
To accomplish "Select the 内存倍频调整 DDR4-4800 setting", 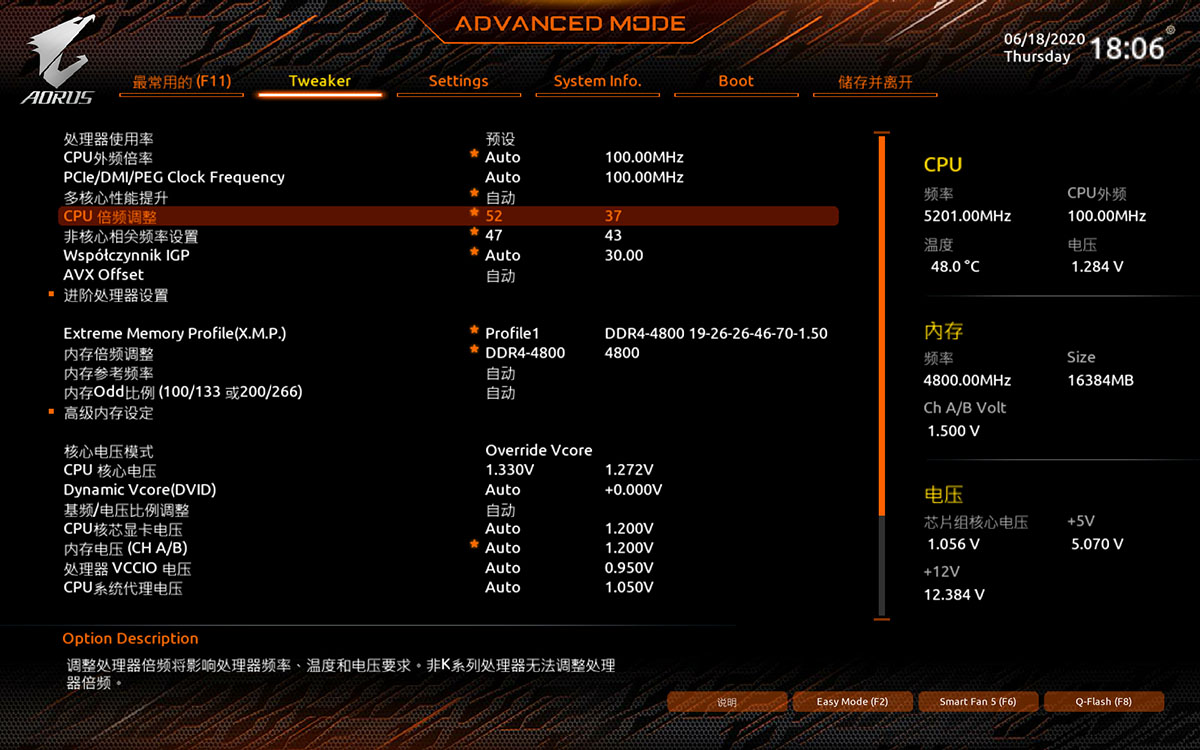I will pyautogui.click(x=525, y=353).
